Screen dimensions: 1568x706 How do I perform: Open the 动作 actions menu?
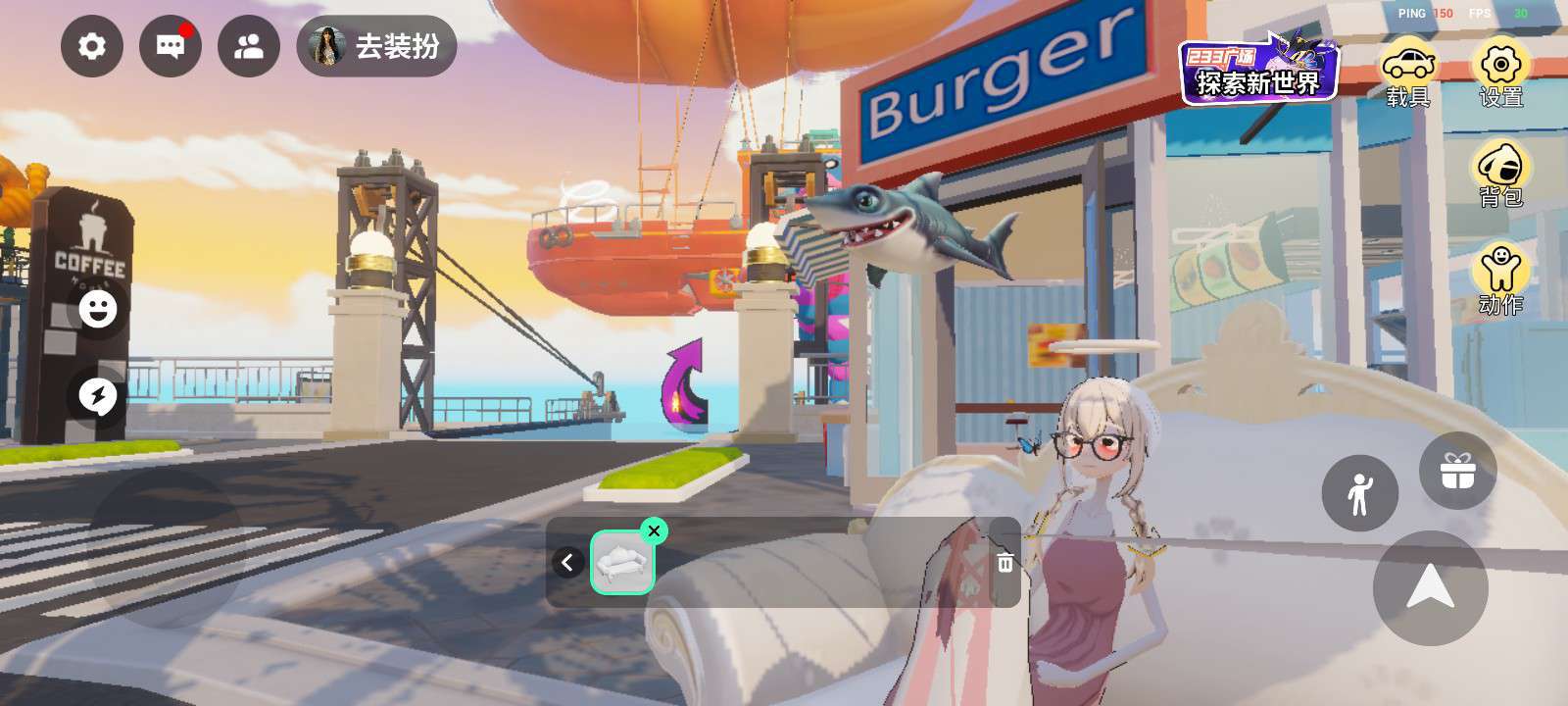[1500, 278]
